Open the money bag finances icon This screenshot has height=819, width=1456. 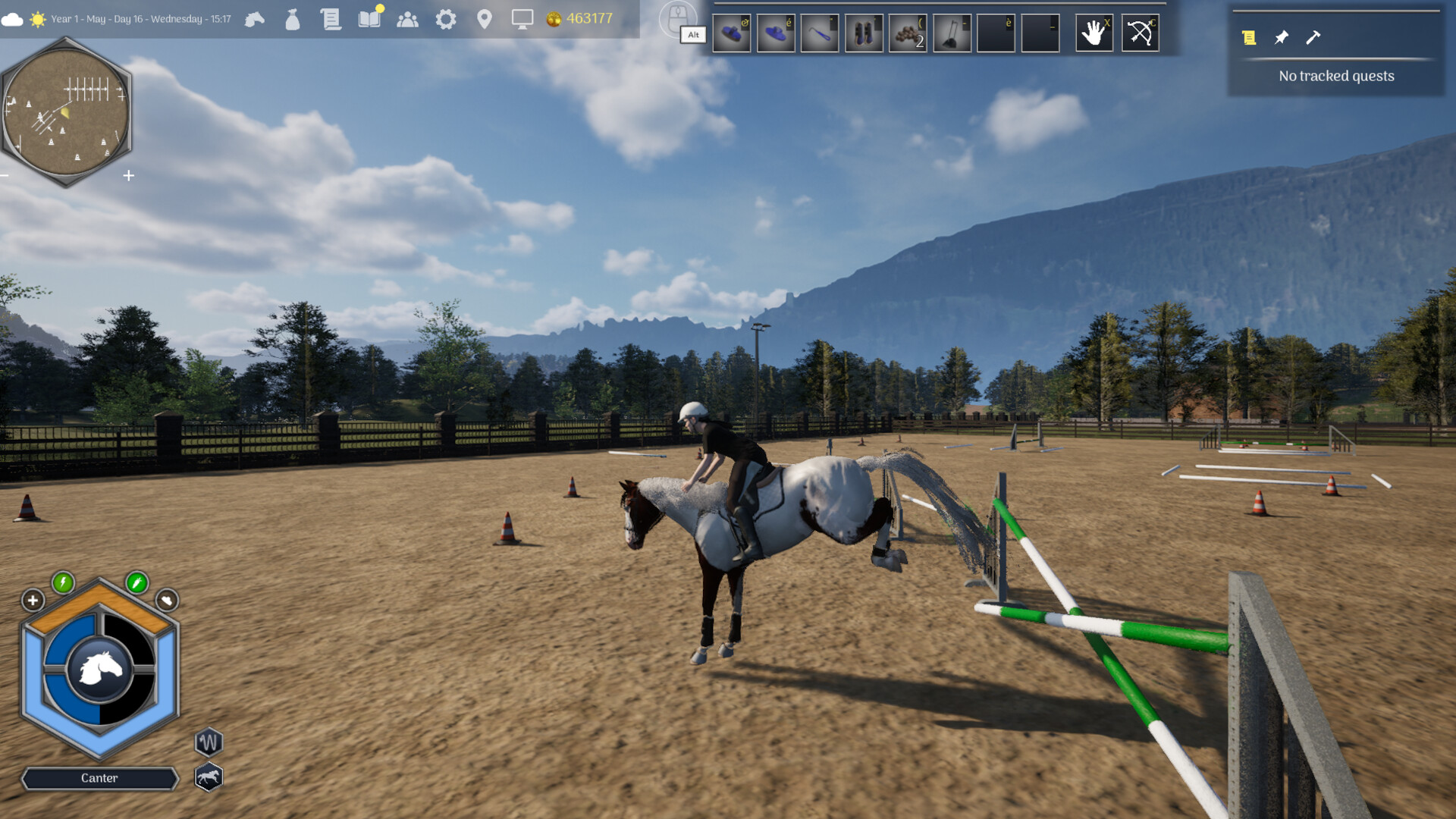291,20
